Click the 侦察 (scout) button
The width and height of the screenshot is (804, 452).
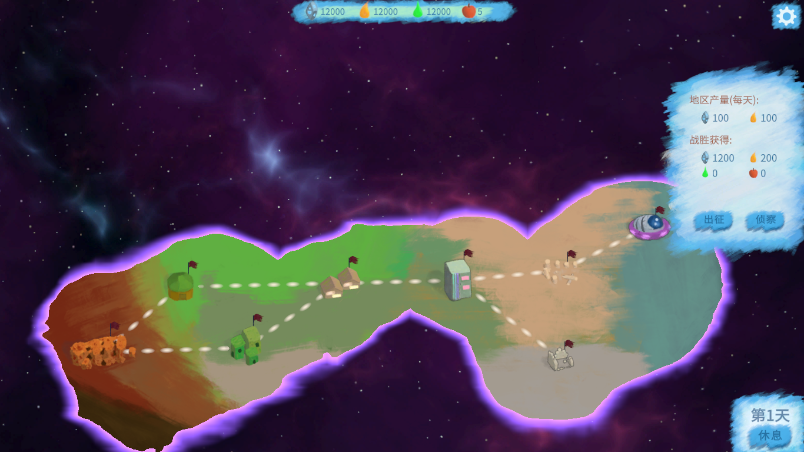tap(765, 220)
